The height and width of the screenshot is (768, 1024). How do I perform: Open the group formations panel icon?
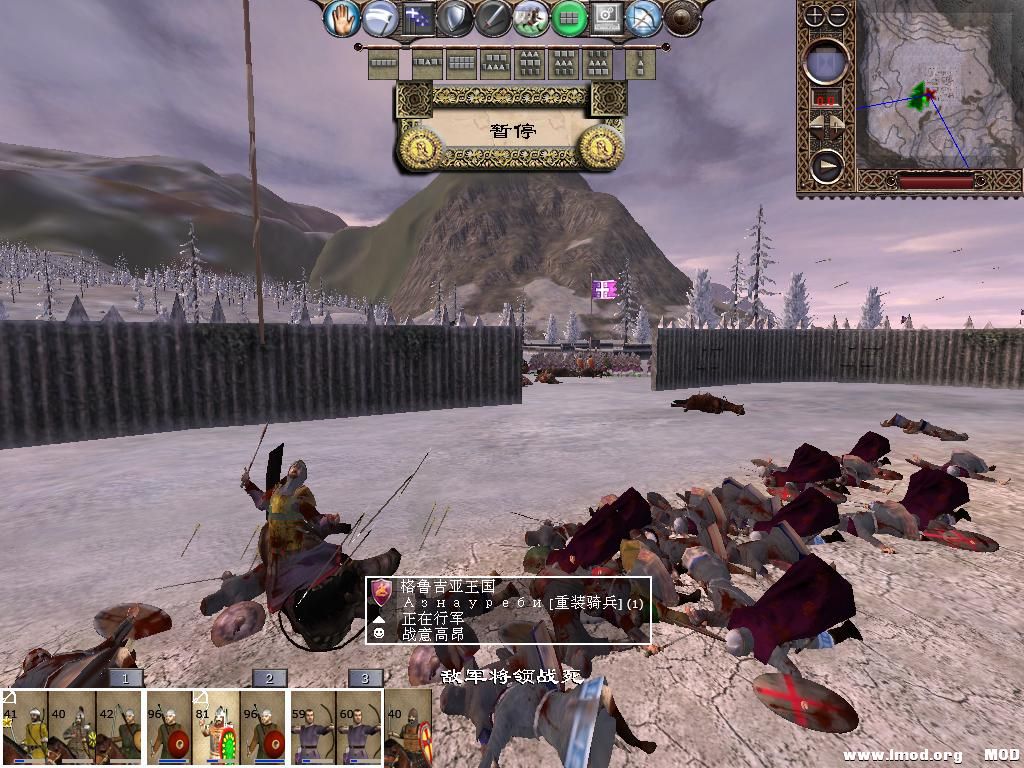[606, 18]
